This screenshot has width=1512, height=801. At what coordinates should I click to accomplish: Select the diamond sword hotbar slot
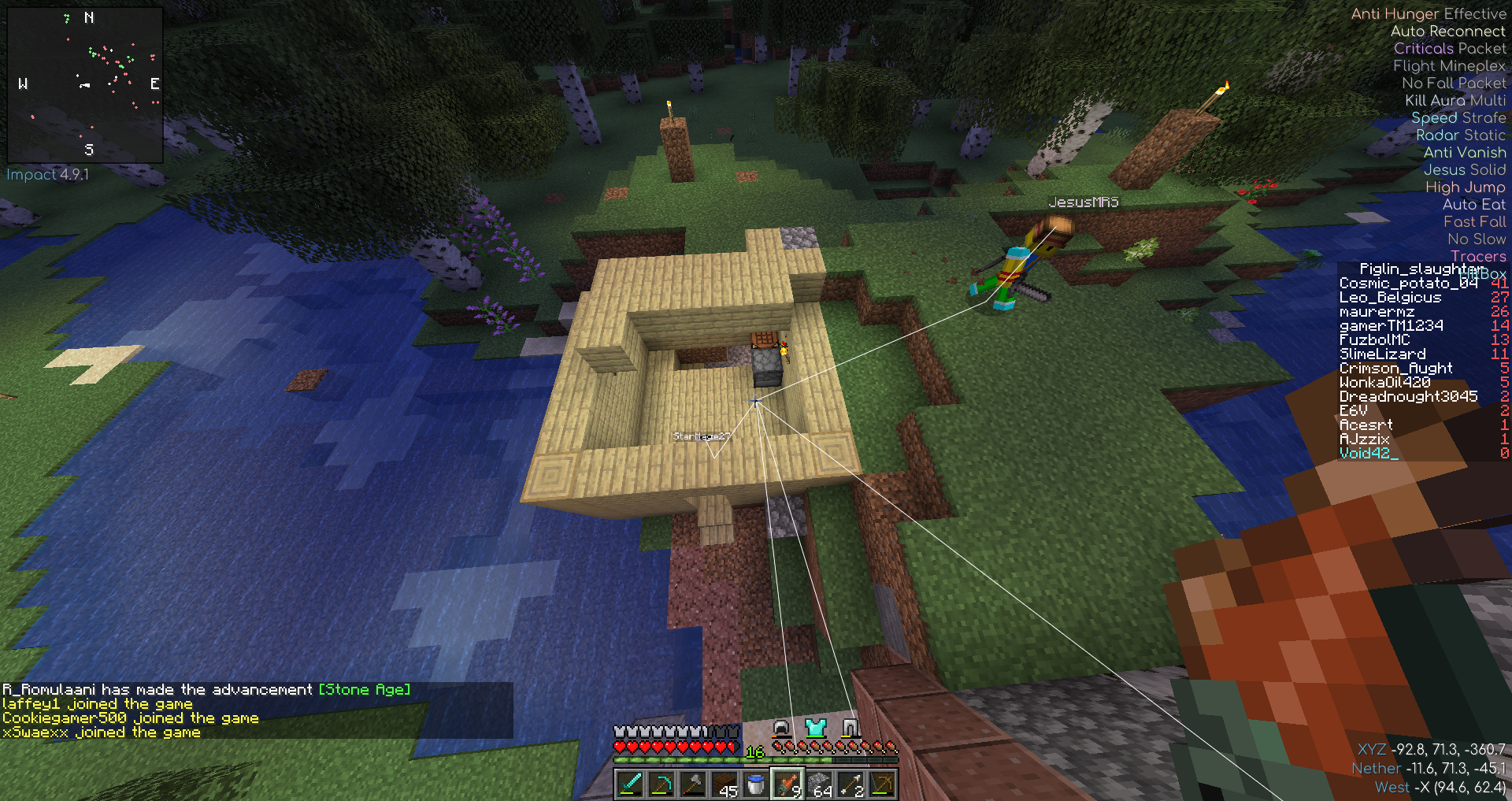(x=629, y=784)
